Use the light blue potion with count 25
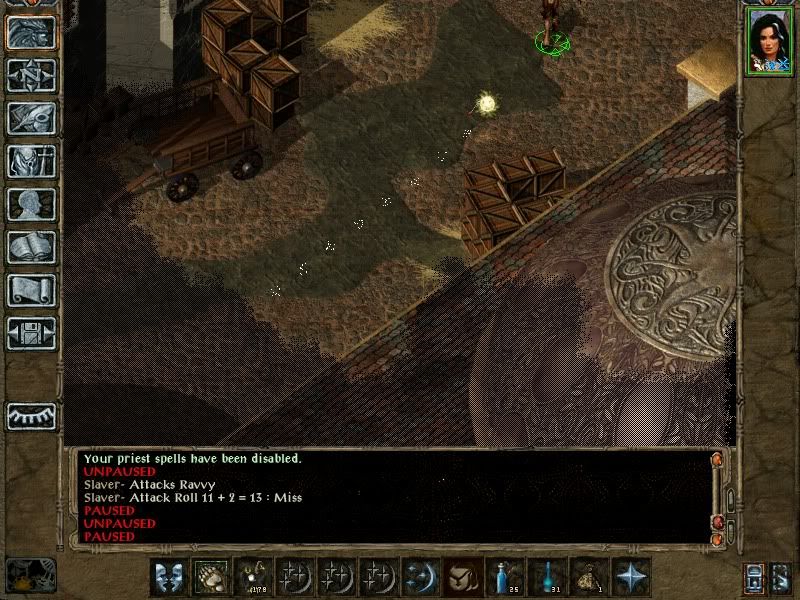 [x=504, y=577]
